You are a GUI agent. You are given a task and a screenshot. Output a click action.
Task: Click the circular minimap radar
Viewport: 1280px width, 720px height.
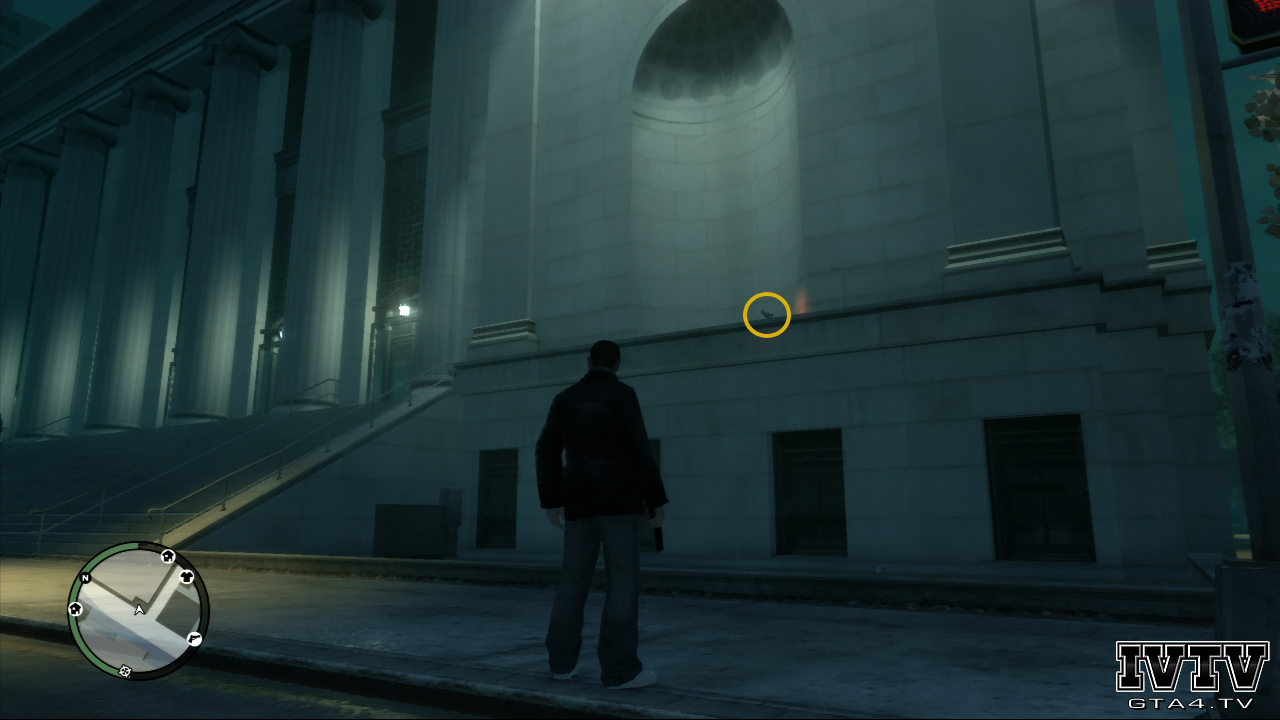[138, 610]
